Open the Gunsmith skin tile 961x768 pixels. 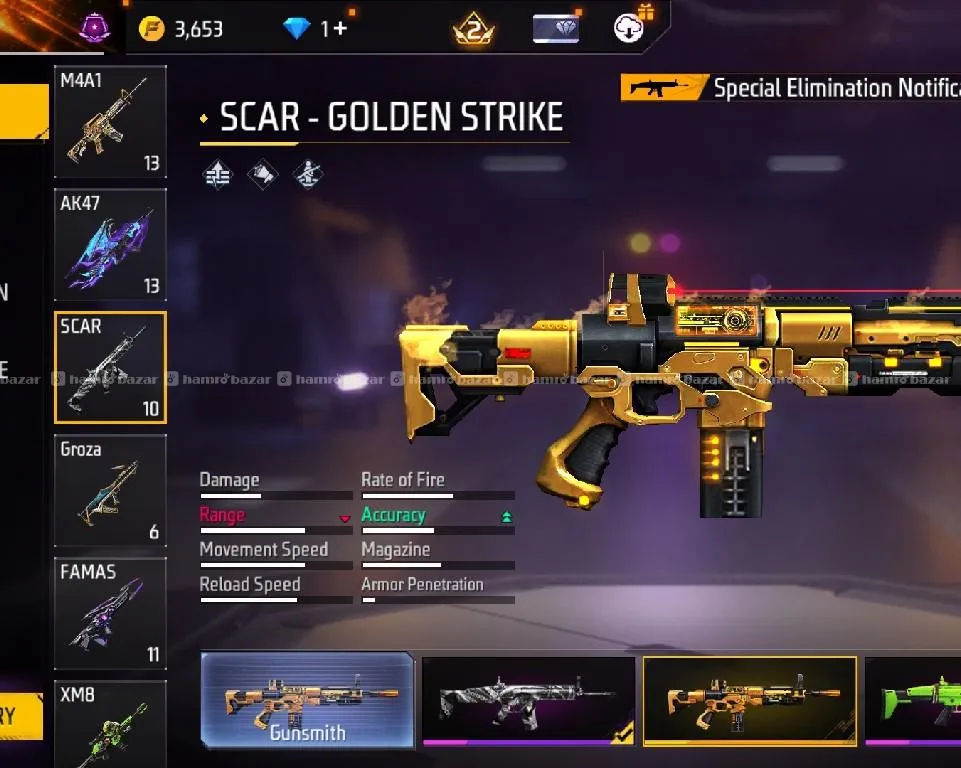[x=308, y=700]
